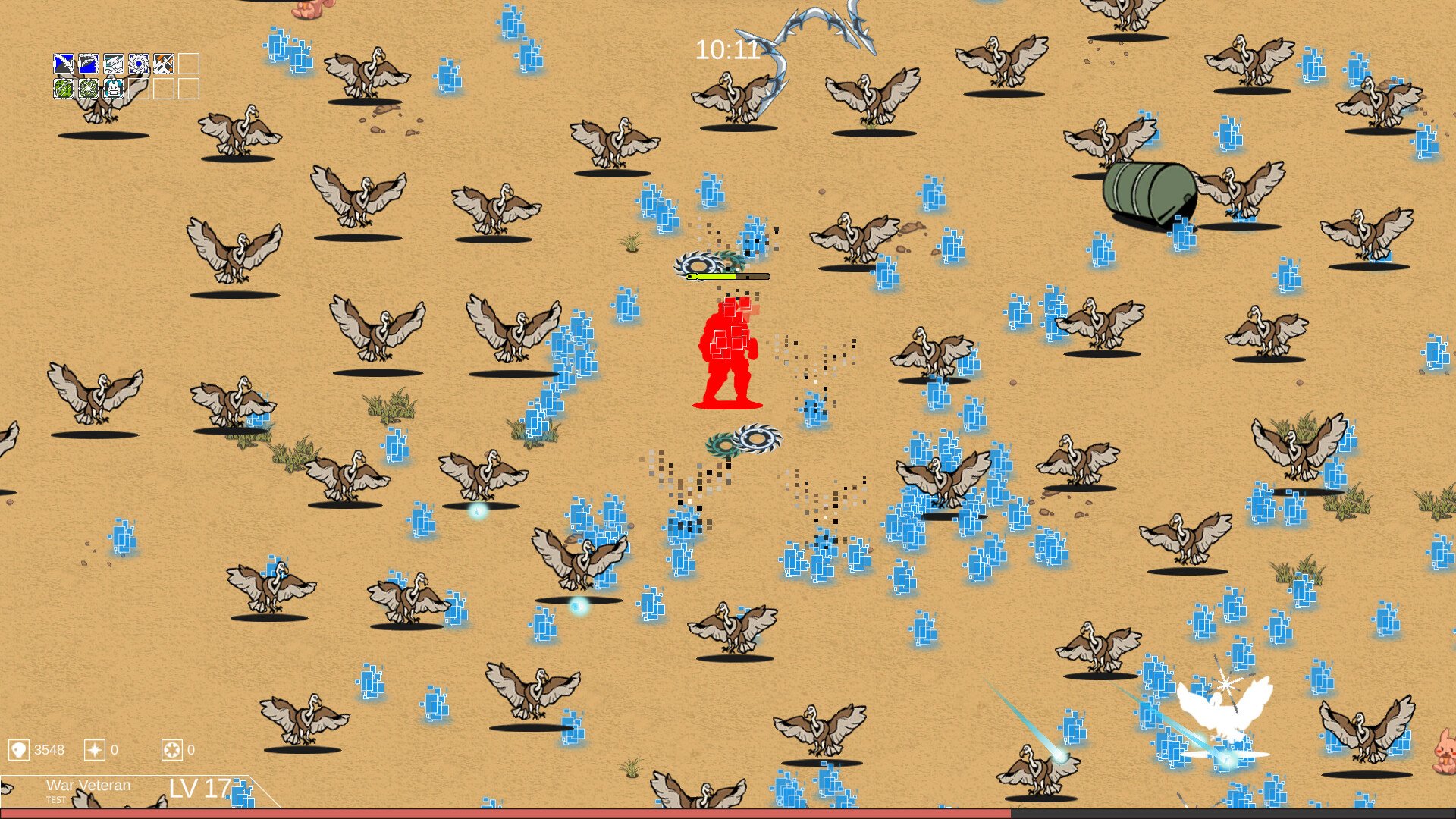
Task: Click the LV 17 level display
Action: coord(199,789)
